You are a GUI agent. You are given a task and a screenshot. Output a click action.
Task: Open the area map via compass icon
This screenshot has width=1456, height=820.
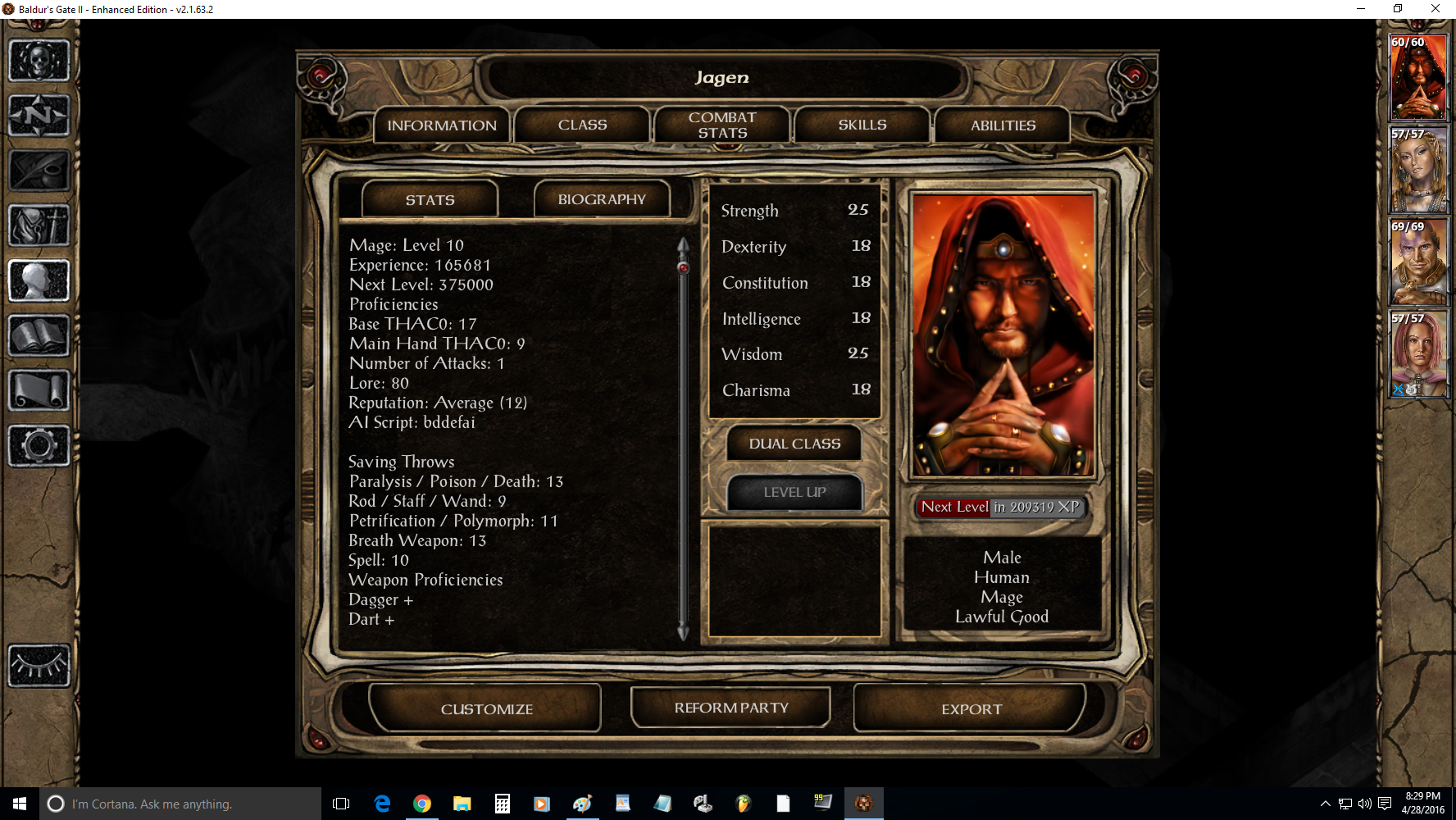pyautogui.click(x=39, y=115)
